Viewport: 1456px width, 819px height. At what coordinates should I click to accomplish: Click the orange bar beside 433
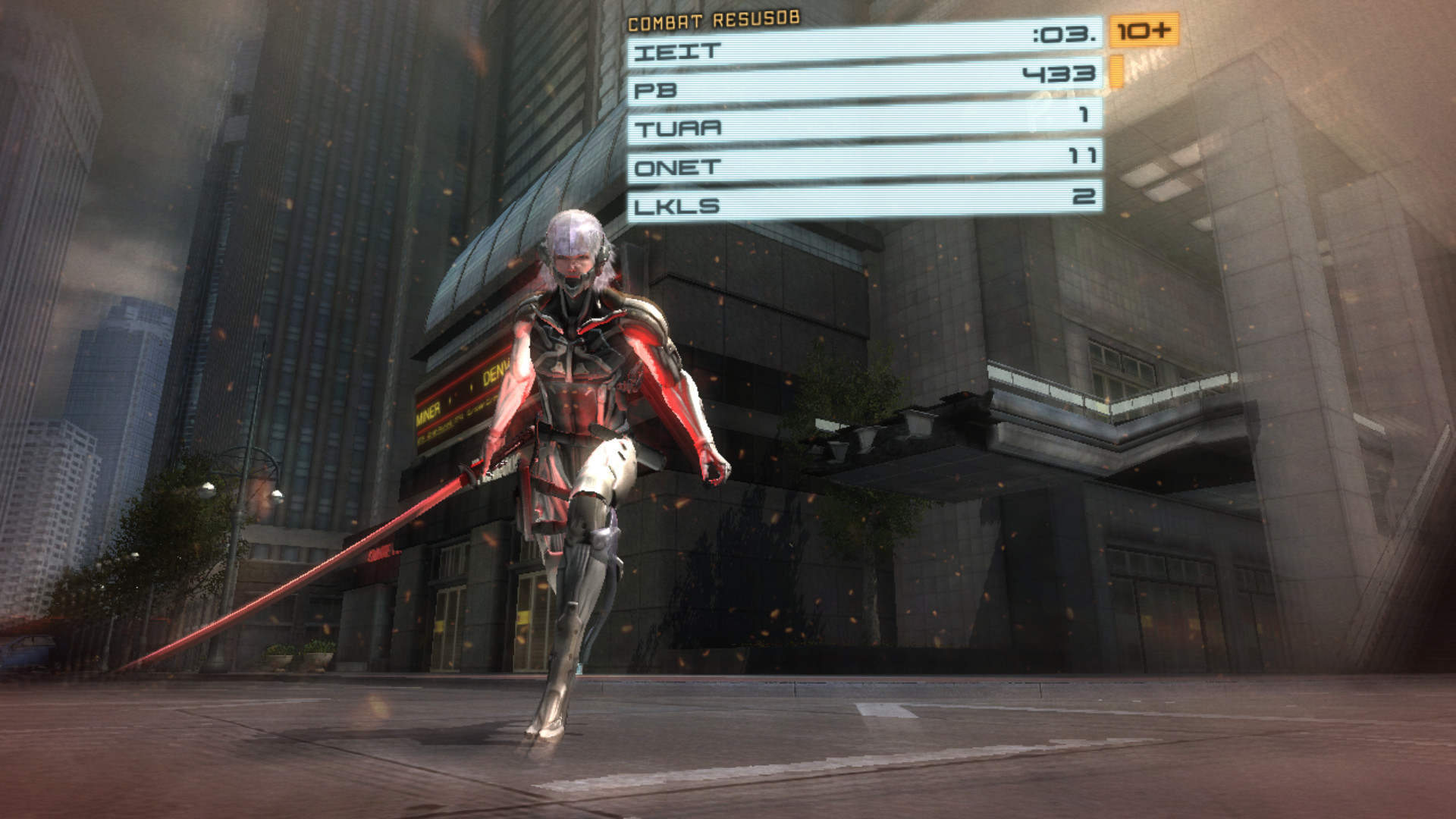tap(1118, 71)
